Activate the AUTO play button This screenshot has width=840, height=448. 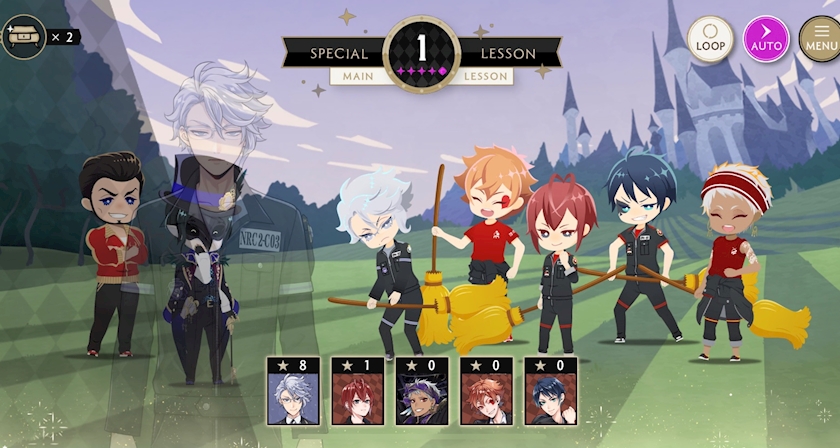coord(766,39)
